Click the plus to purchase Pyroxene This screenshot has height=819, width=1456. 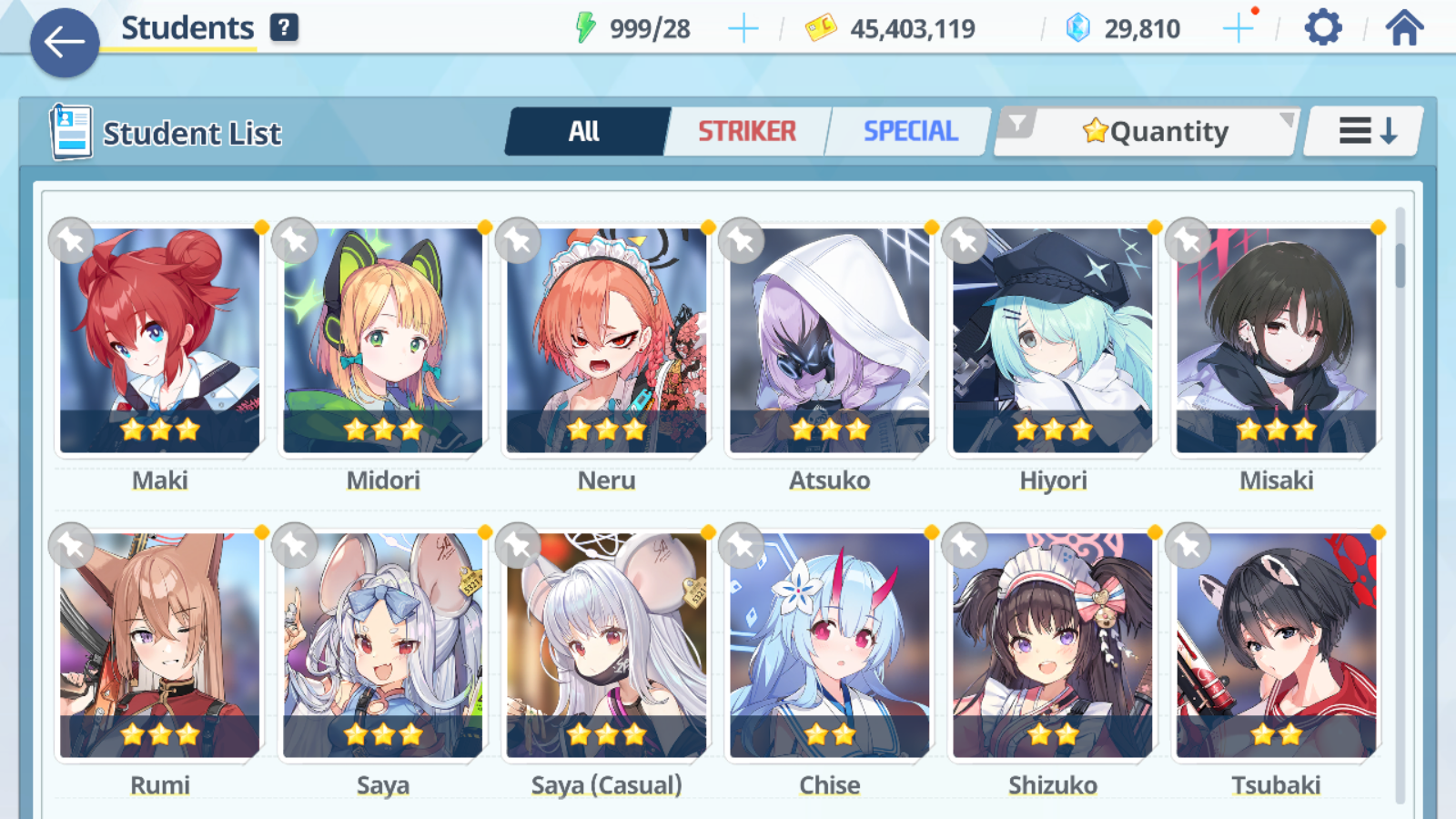1239,27
